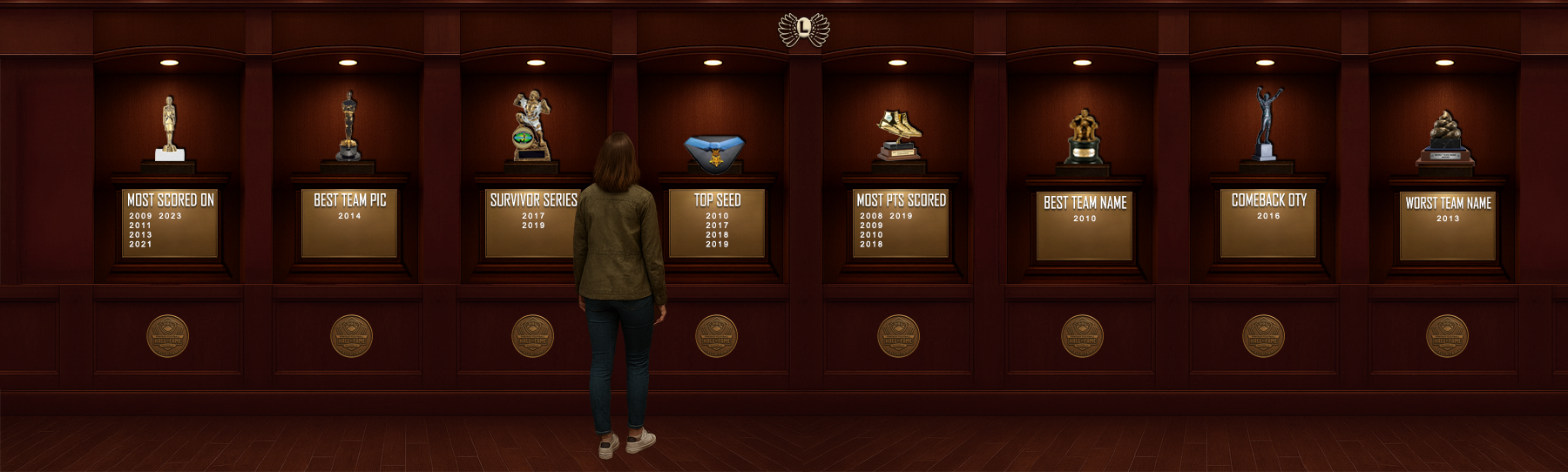View the Comeback QTY plaque
Screen dimensions: 1568x472
1268,223
